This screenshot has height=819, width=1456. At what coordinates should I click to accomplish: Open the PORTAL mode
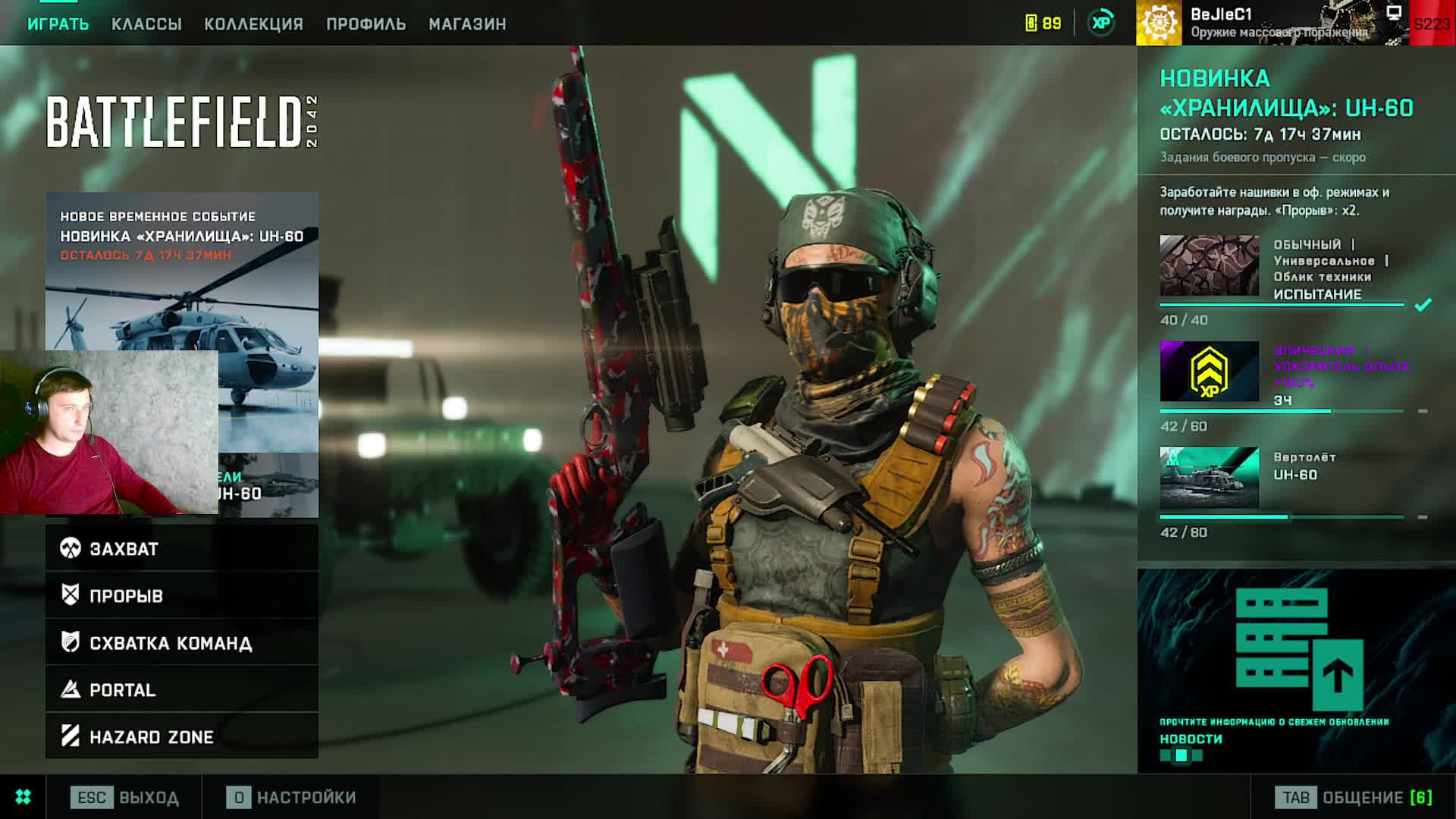click(x=182, y=689)
